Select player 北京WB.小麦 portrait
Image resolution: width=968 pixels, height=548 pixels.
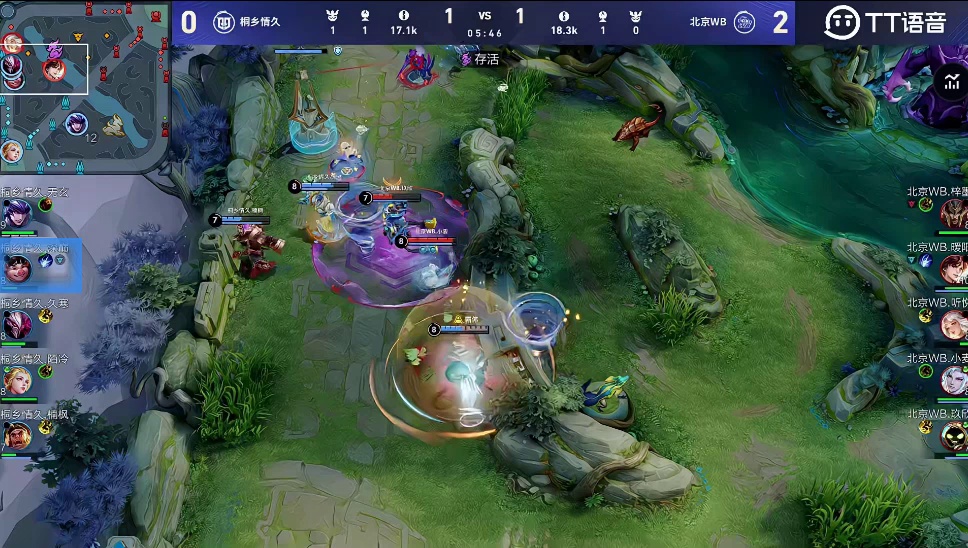[x=952, y=379]
